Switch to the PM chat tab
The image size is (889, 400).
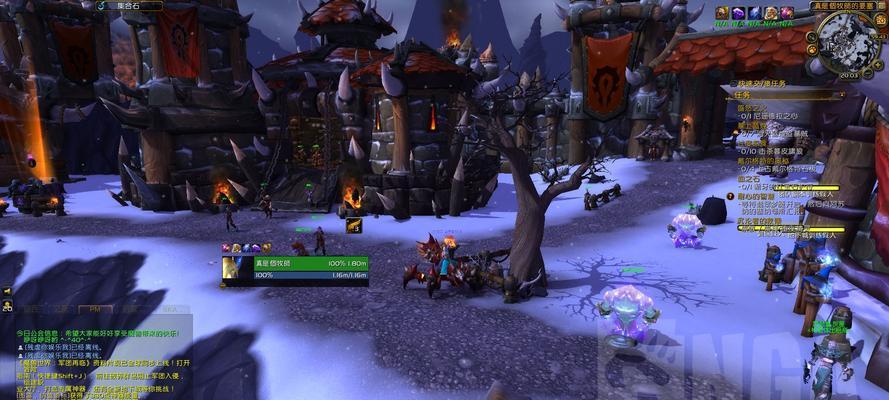96,310
